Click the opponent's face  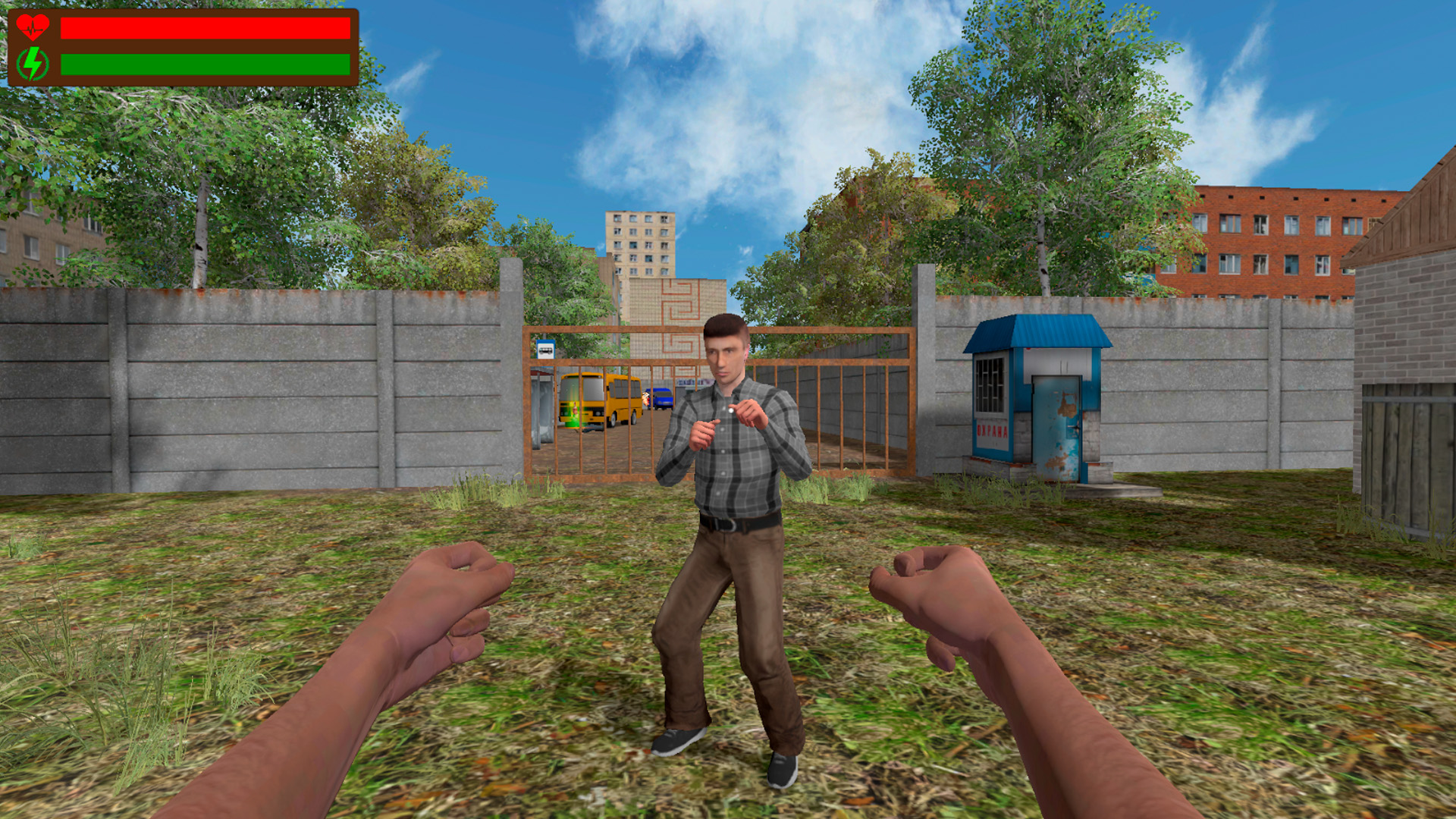pyautogui.click(x=724, y=356)
